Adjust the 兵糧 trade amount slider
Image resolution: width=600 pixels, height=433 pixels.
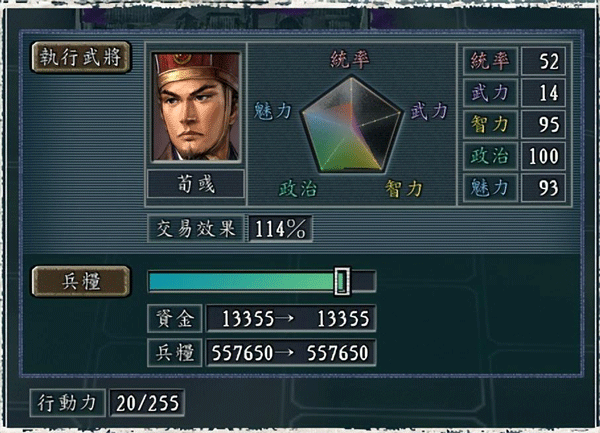coord(342,281)
